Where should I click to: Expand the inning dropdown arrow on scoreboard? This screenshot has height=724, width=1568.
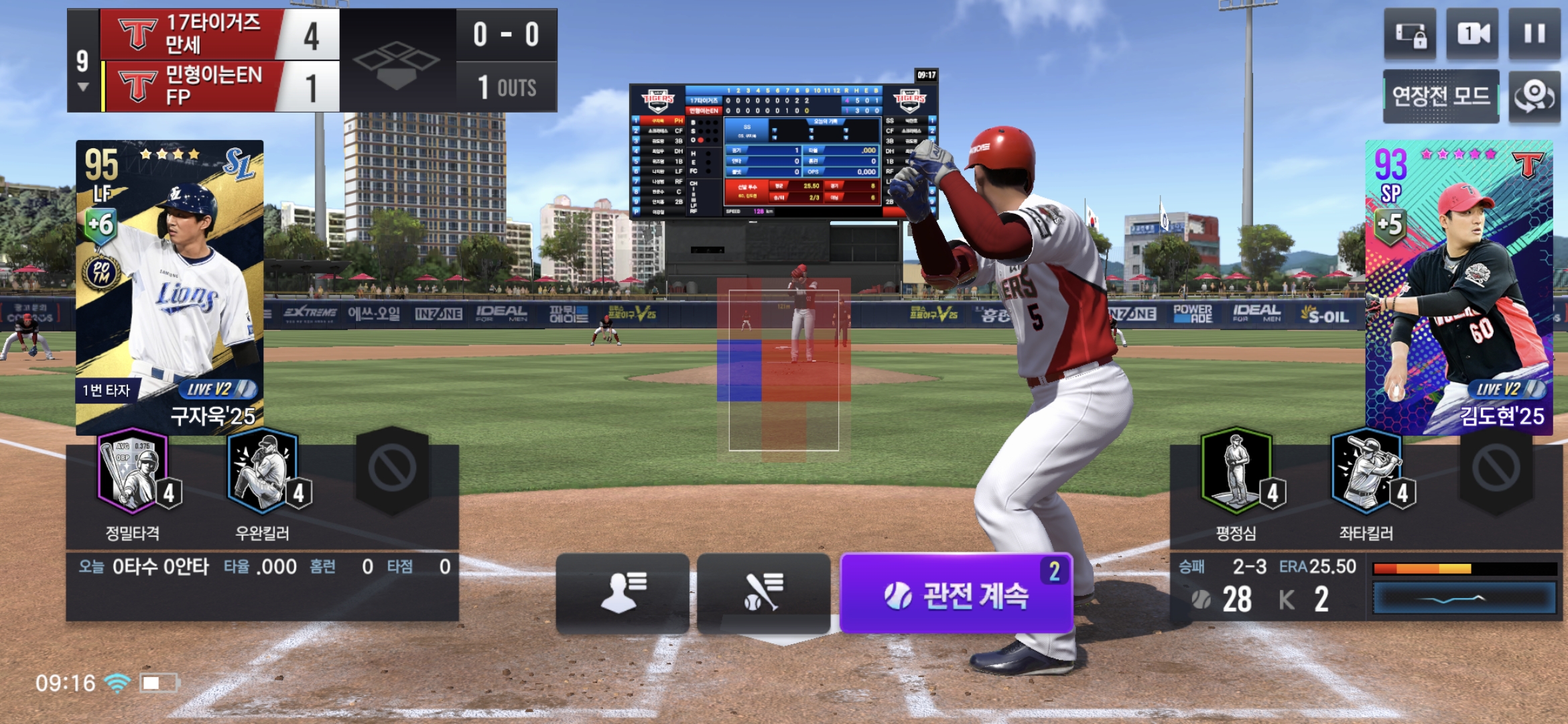point(83,87)
